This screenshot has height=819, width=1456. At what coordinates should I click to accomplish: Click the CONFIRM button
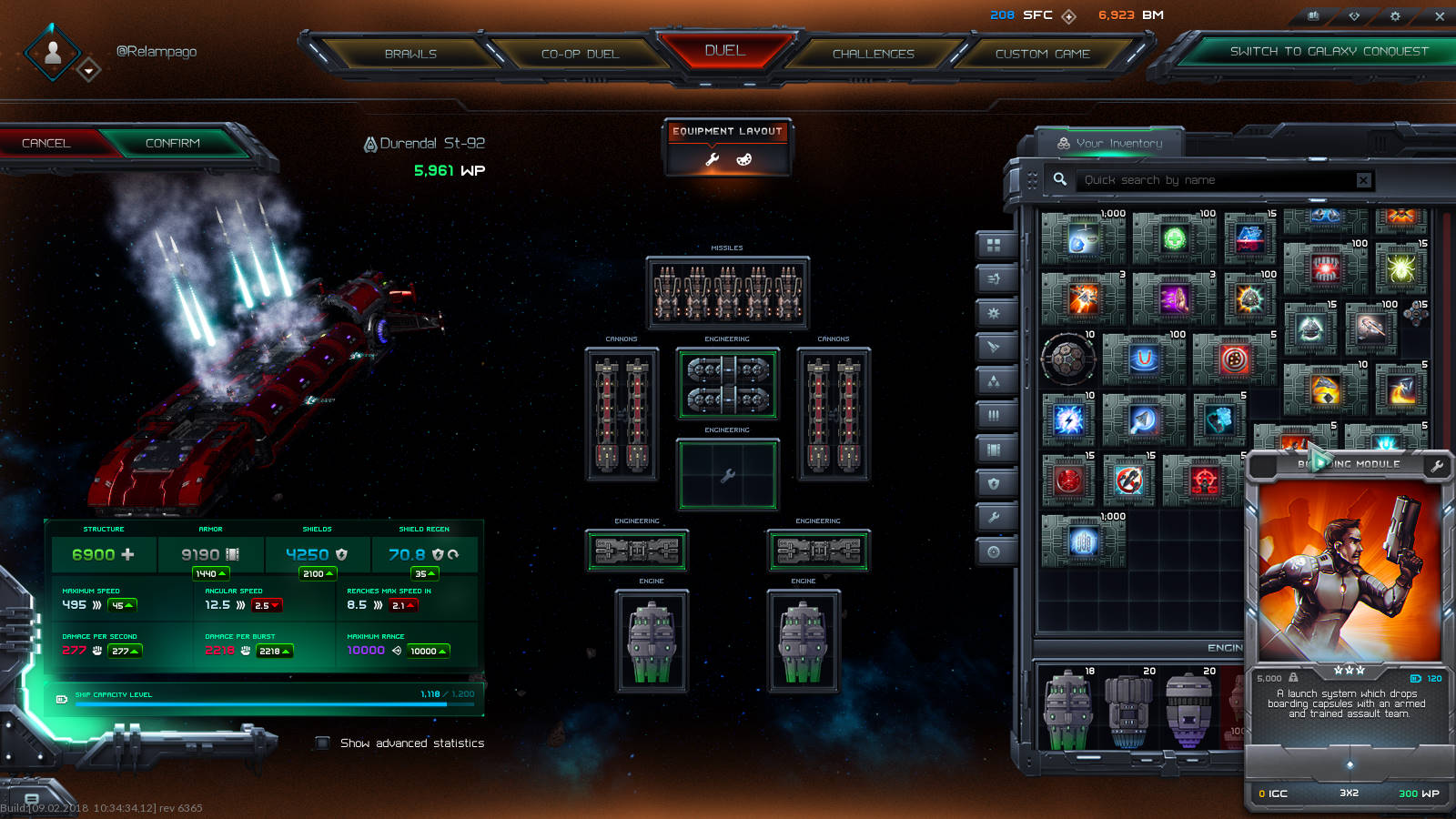tap(172, 143)
